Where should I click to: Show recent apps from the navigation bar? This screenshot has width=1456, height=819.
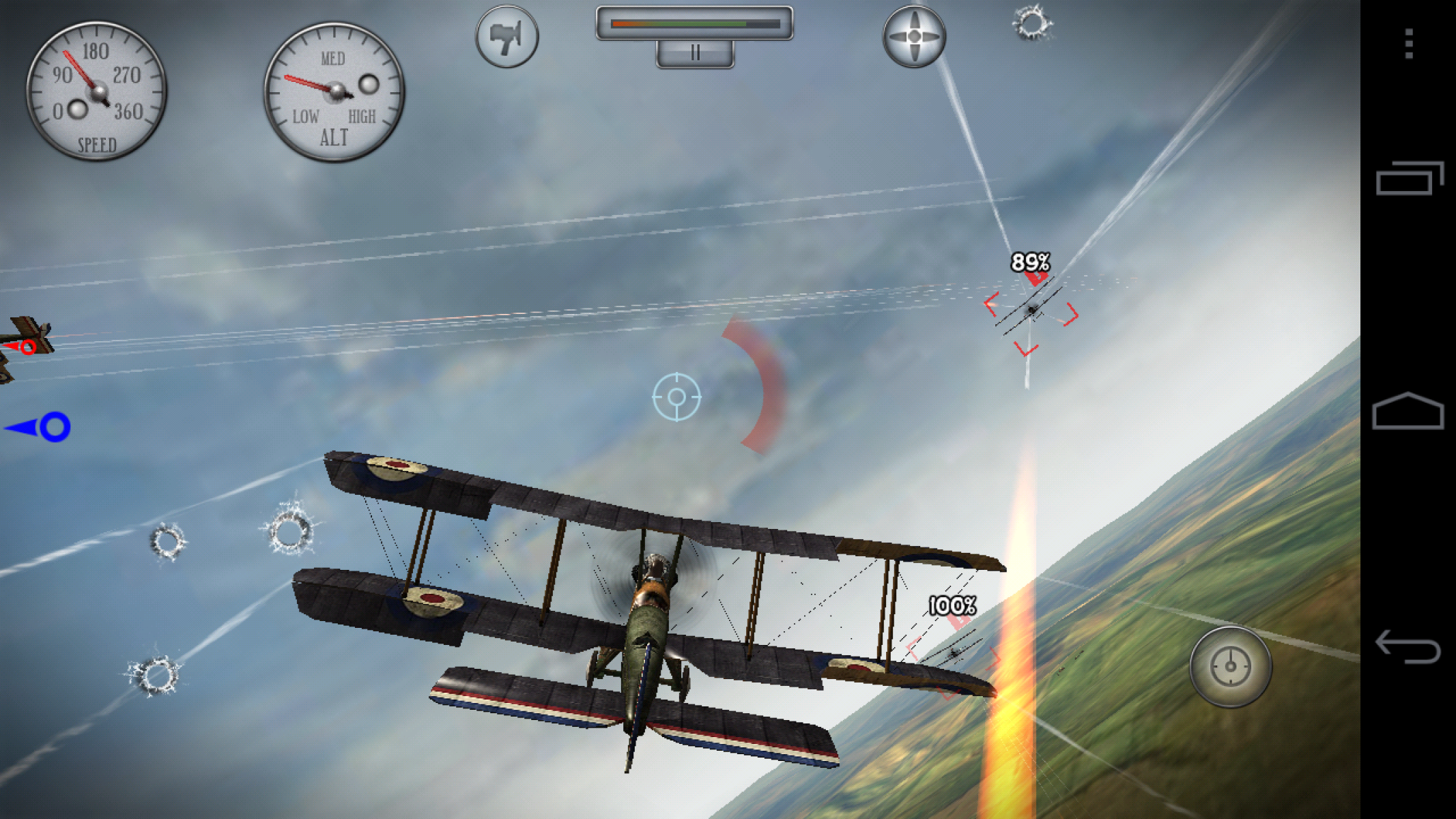1409,179
